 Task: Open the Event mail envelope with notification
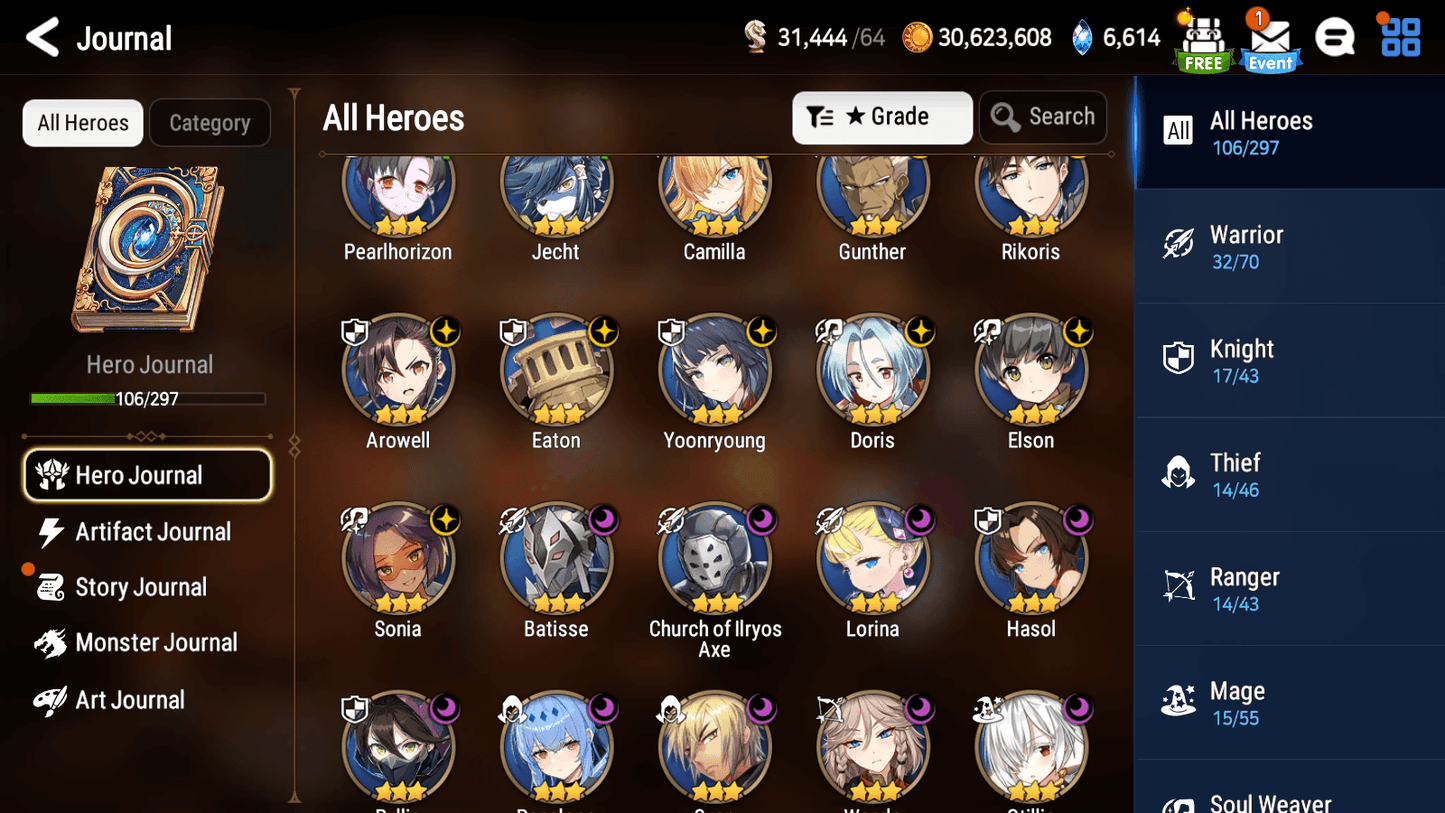coord(1270,42)
